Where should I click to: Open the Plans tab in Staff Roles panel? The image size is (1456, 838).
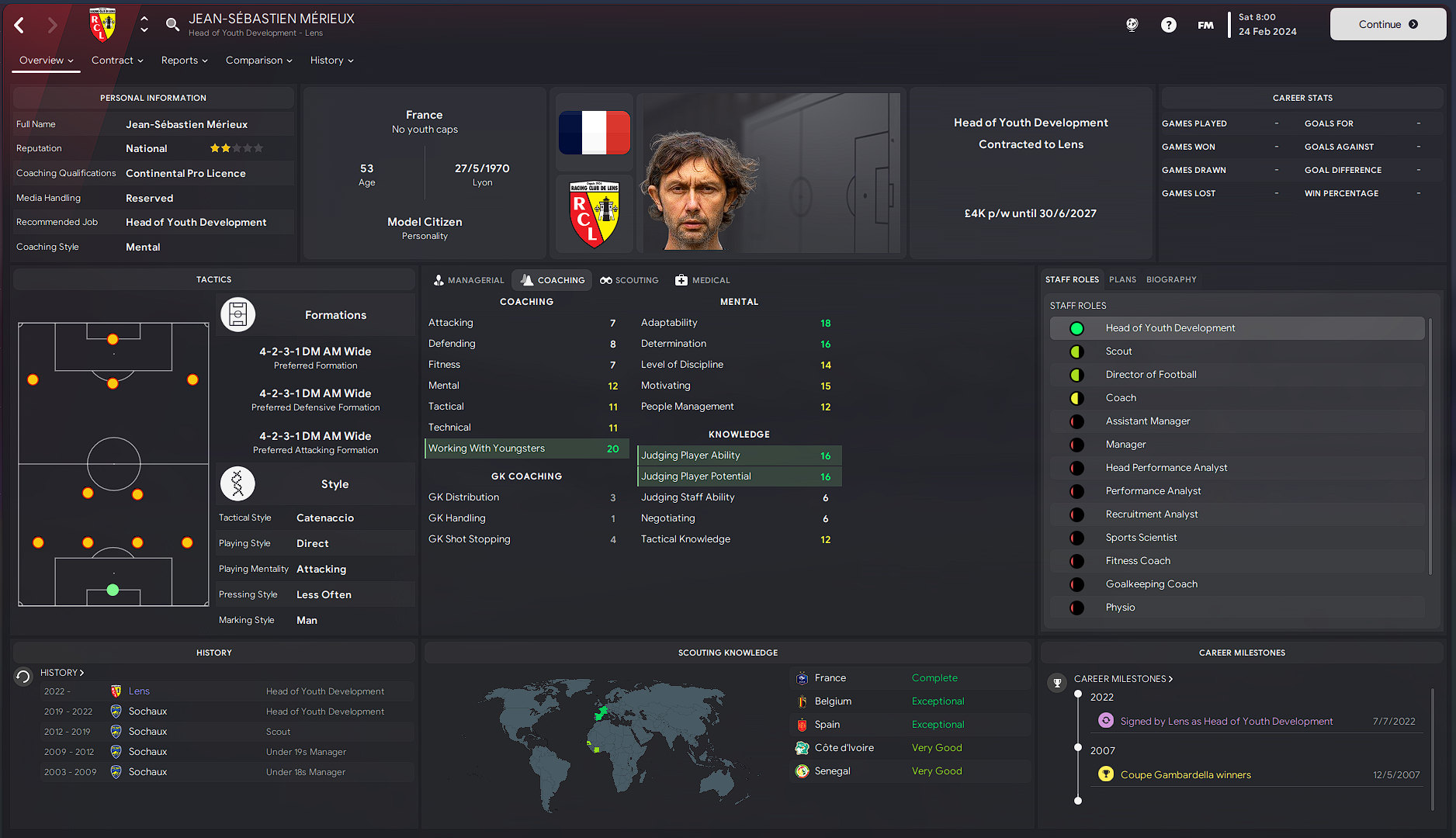click(x=1122, y=279)
